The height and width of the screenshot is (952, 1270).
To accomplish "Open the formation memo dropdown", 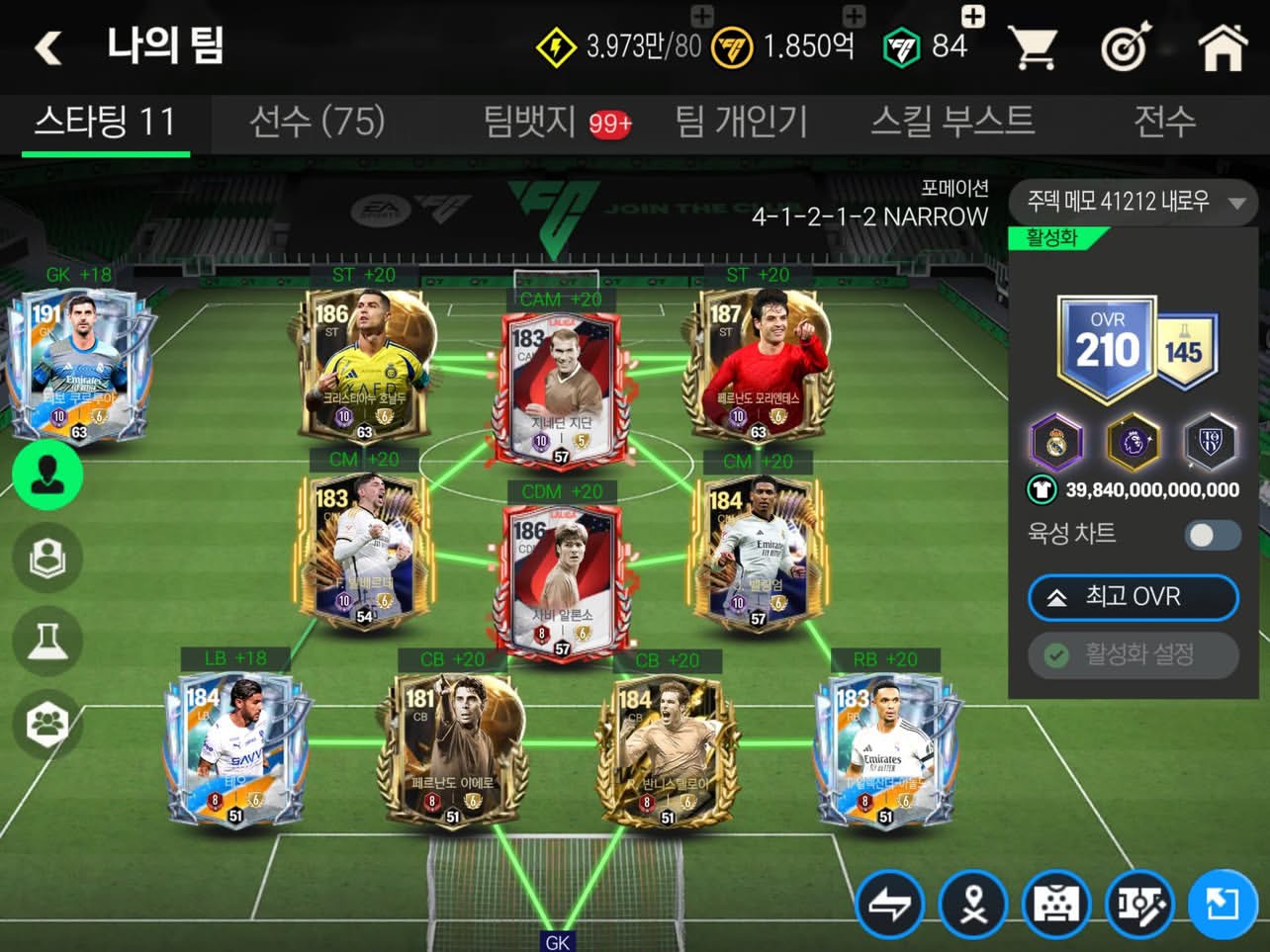I will click(1133, 203).
